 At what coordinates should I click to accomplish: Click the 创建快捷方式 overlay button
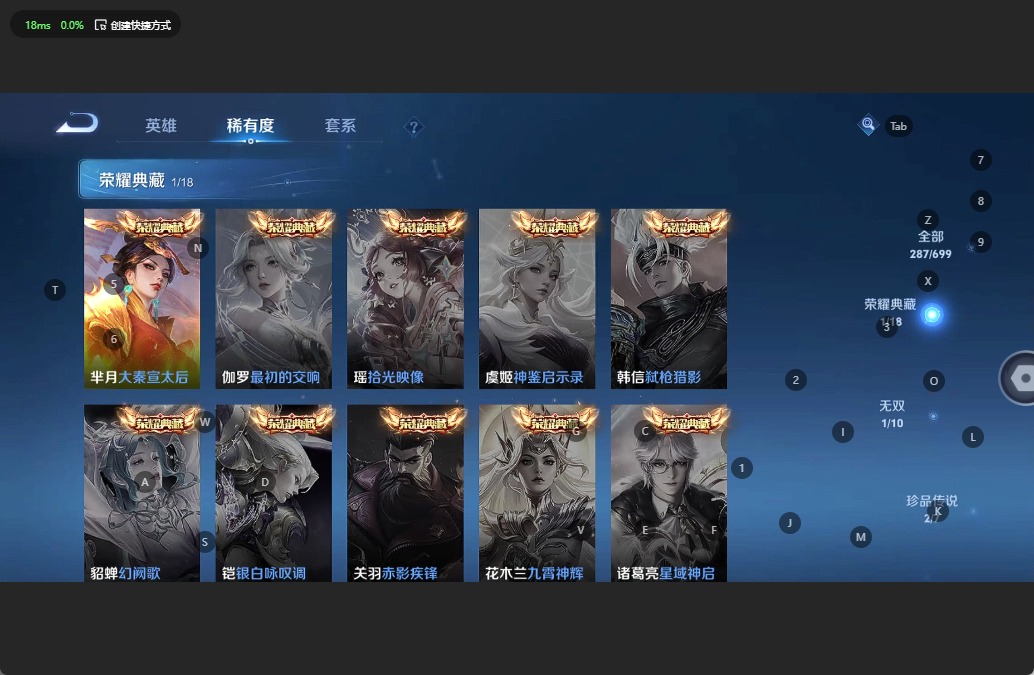(x=132, y=25)
